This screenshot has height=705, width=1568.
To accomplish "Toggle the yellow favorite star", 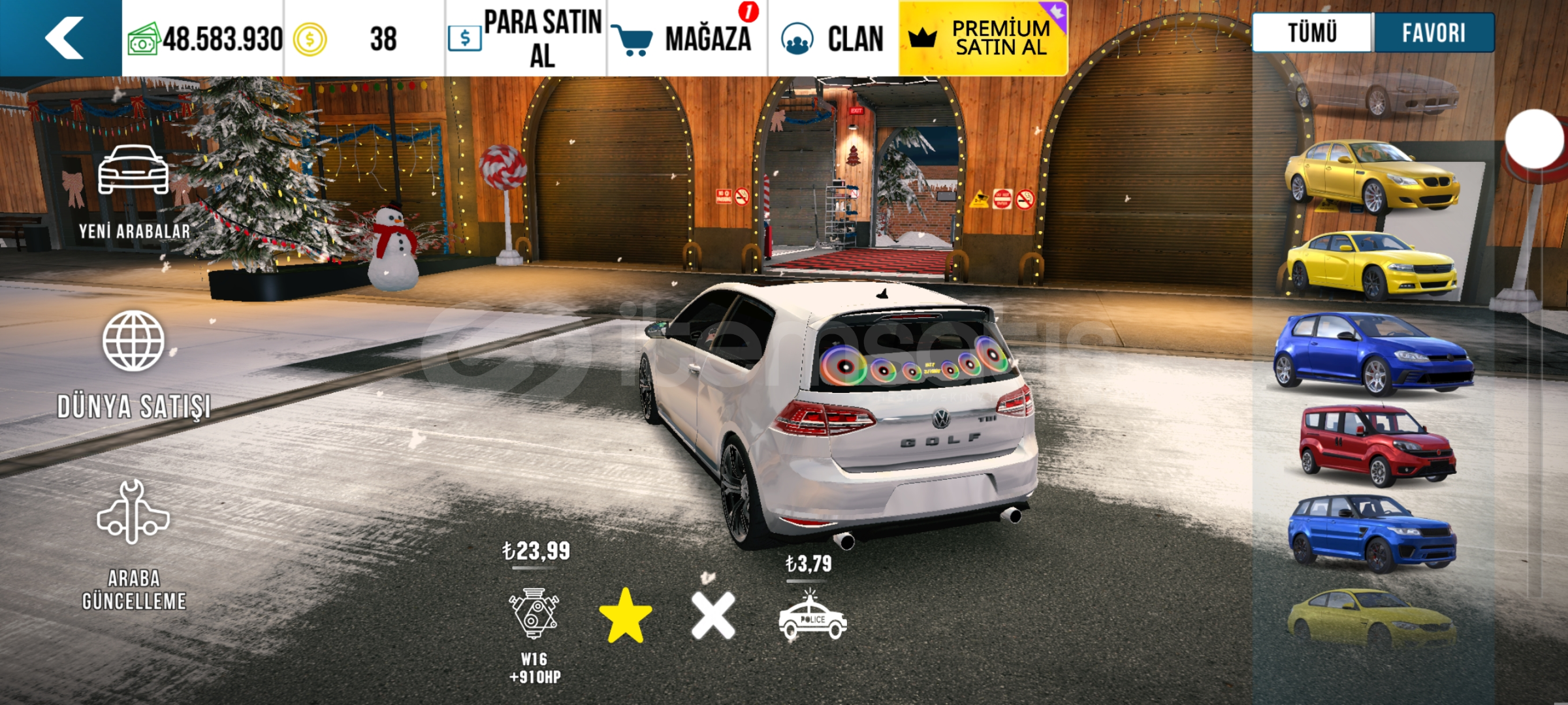I will pyautogui.click(x=625, y=616).
